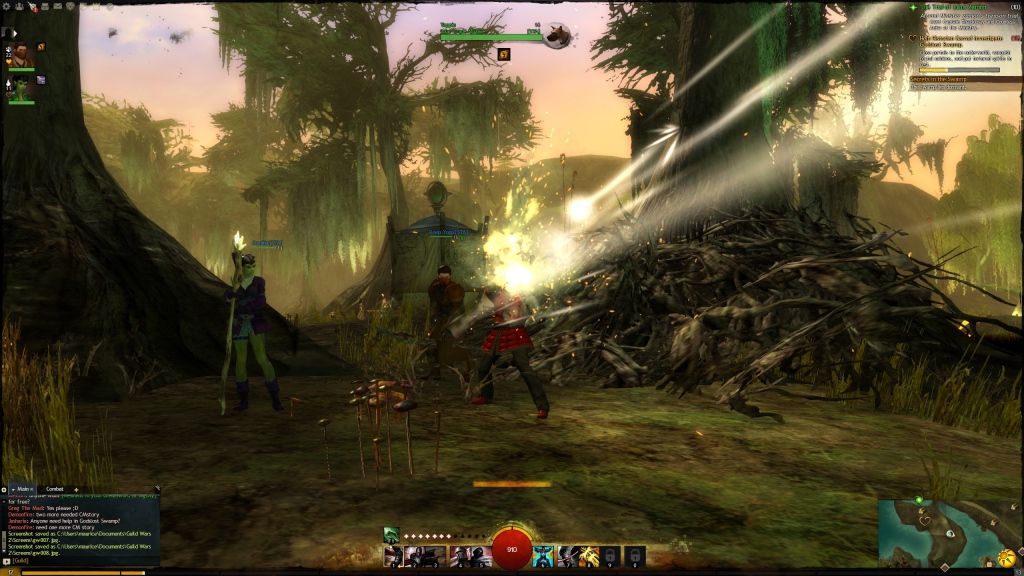Image resolution: width=1024 pixels, height=576 pixels.
Task: Trigger the green profession skill above skillbar
Action: point(391,535)
